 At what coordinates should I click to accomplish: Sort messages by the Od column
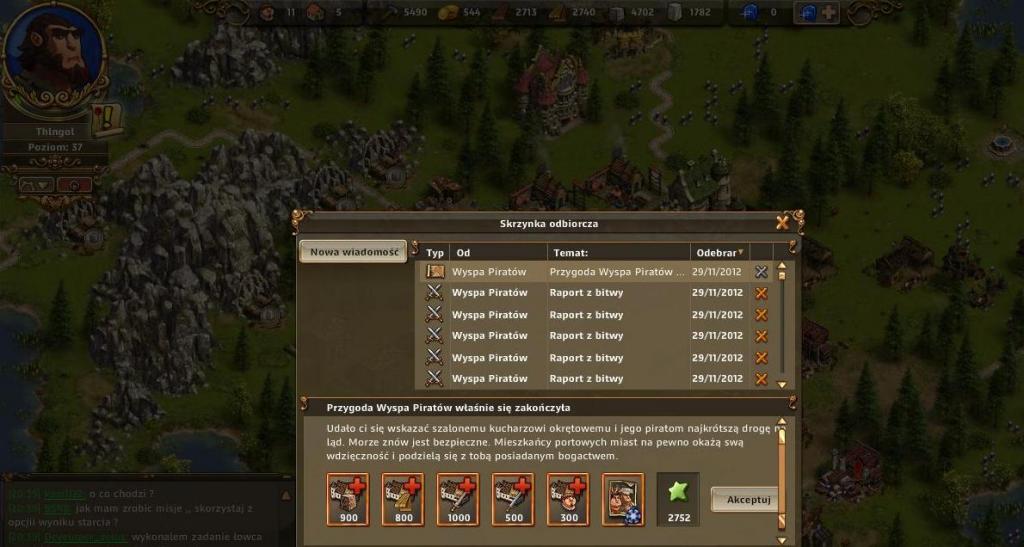click(x=497, y=253)
